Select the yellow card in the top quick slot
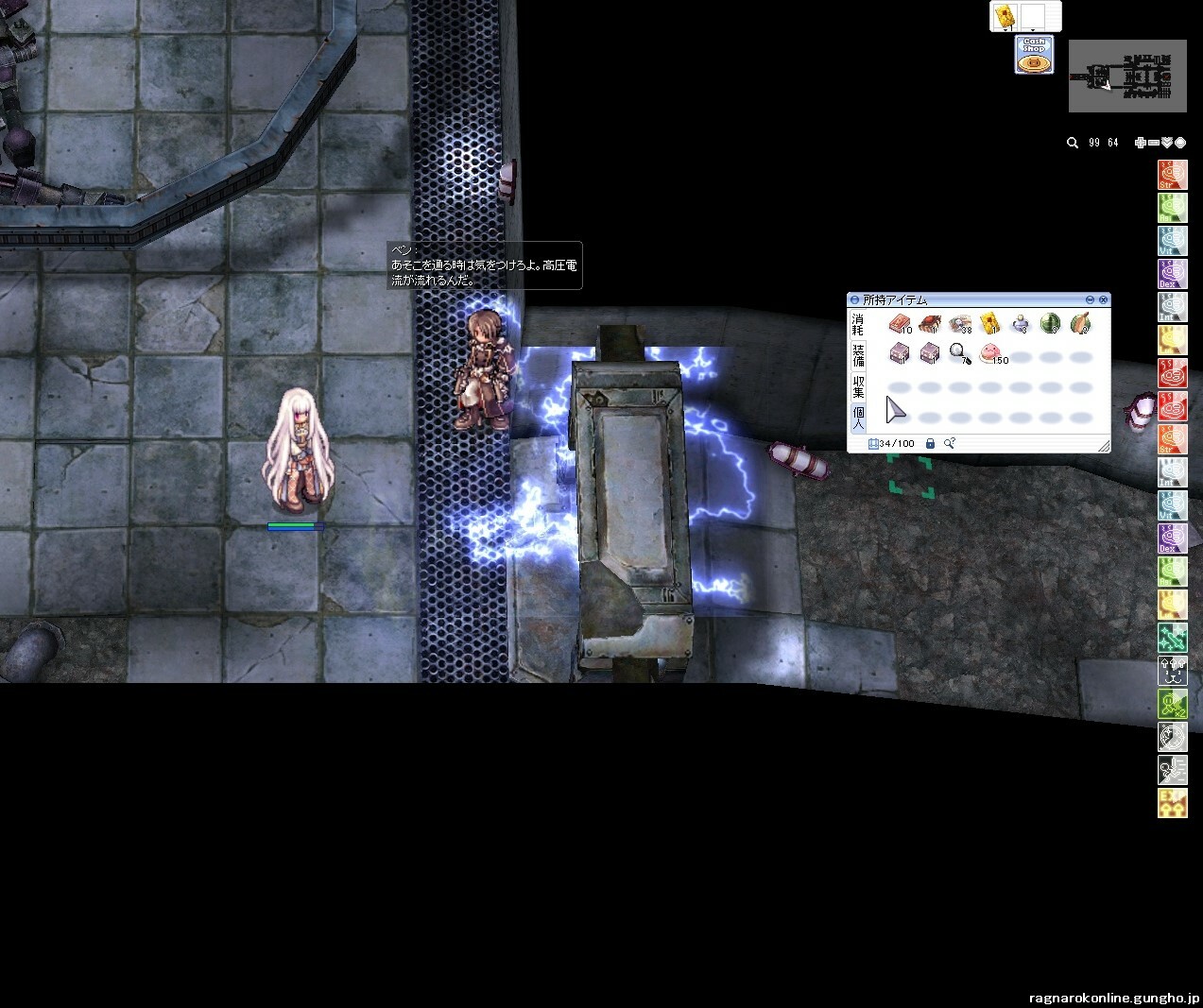1203x1008 pixels. [1004, 15]
